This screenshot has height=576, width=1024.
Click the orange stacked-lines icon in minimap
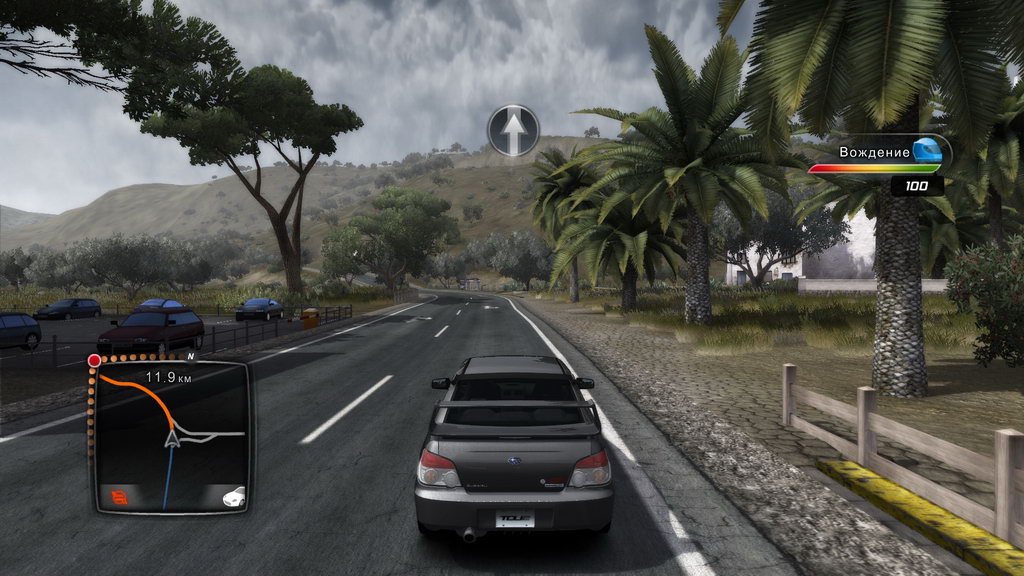point(120,495)
